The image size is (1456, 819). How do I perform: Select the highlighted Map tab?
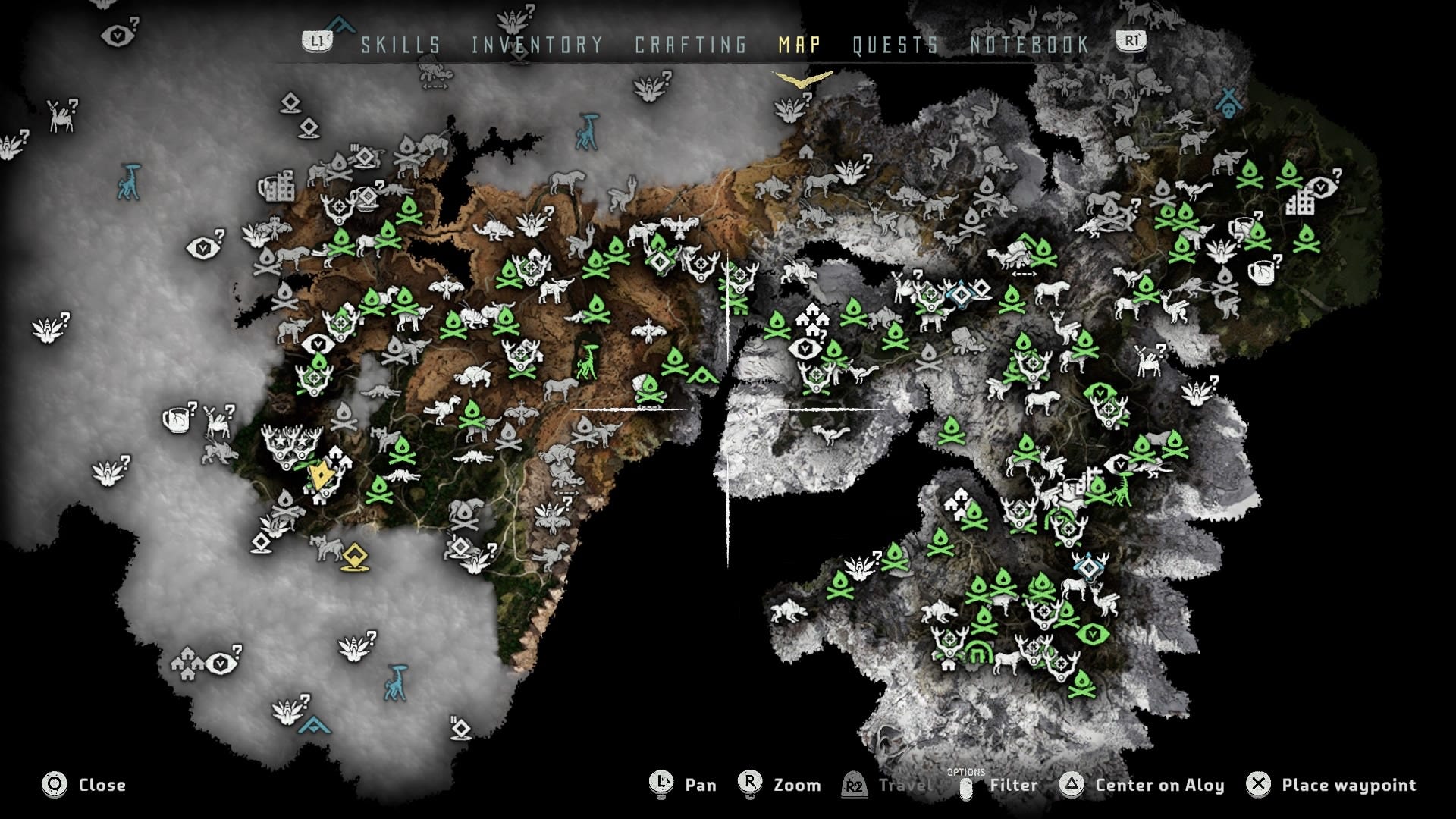[x=799, y=45]
